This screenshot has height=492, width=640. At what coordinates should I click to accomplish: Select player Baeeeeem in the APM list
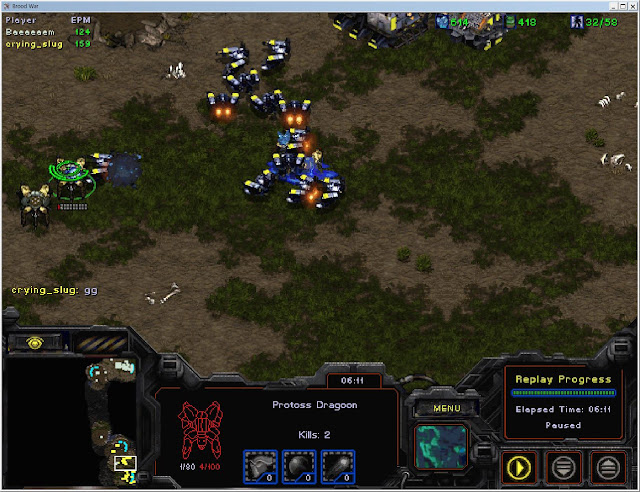click(35, 31)
